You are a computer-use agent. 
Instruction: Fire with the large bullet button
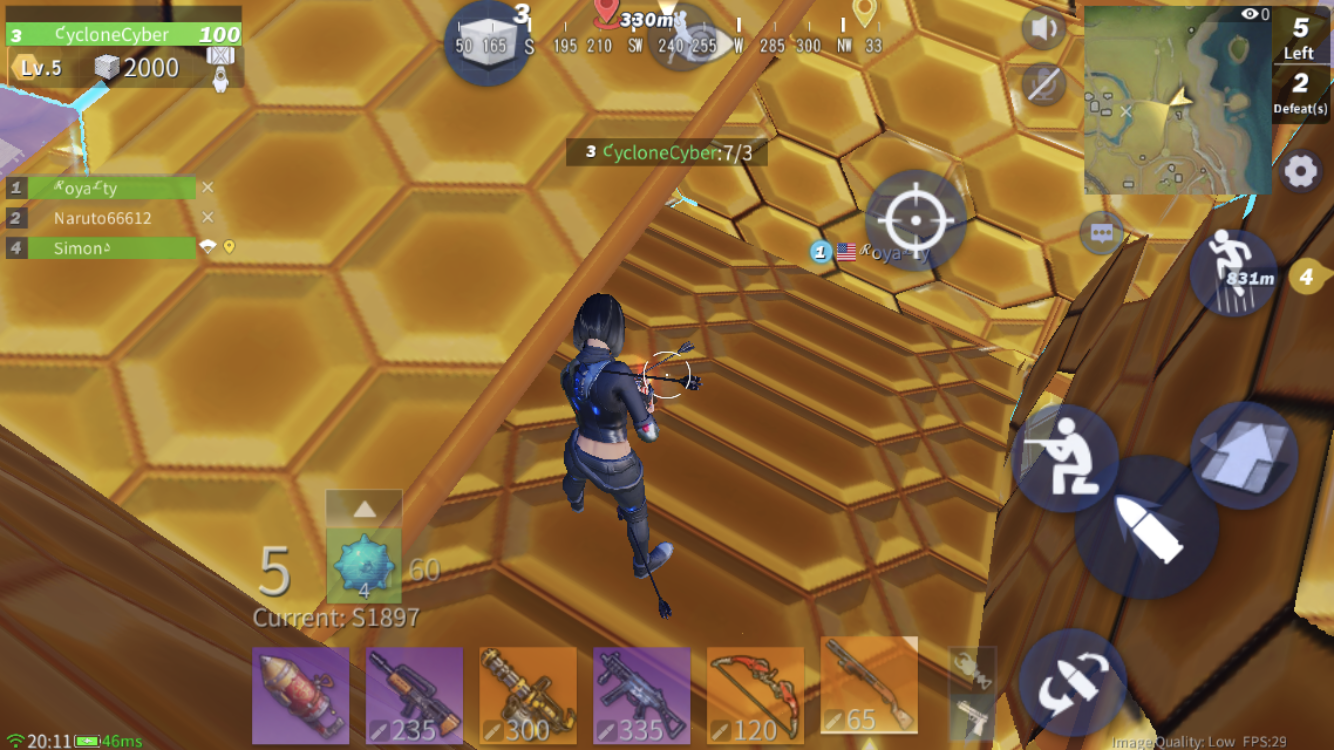tap(1146, 527)
